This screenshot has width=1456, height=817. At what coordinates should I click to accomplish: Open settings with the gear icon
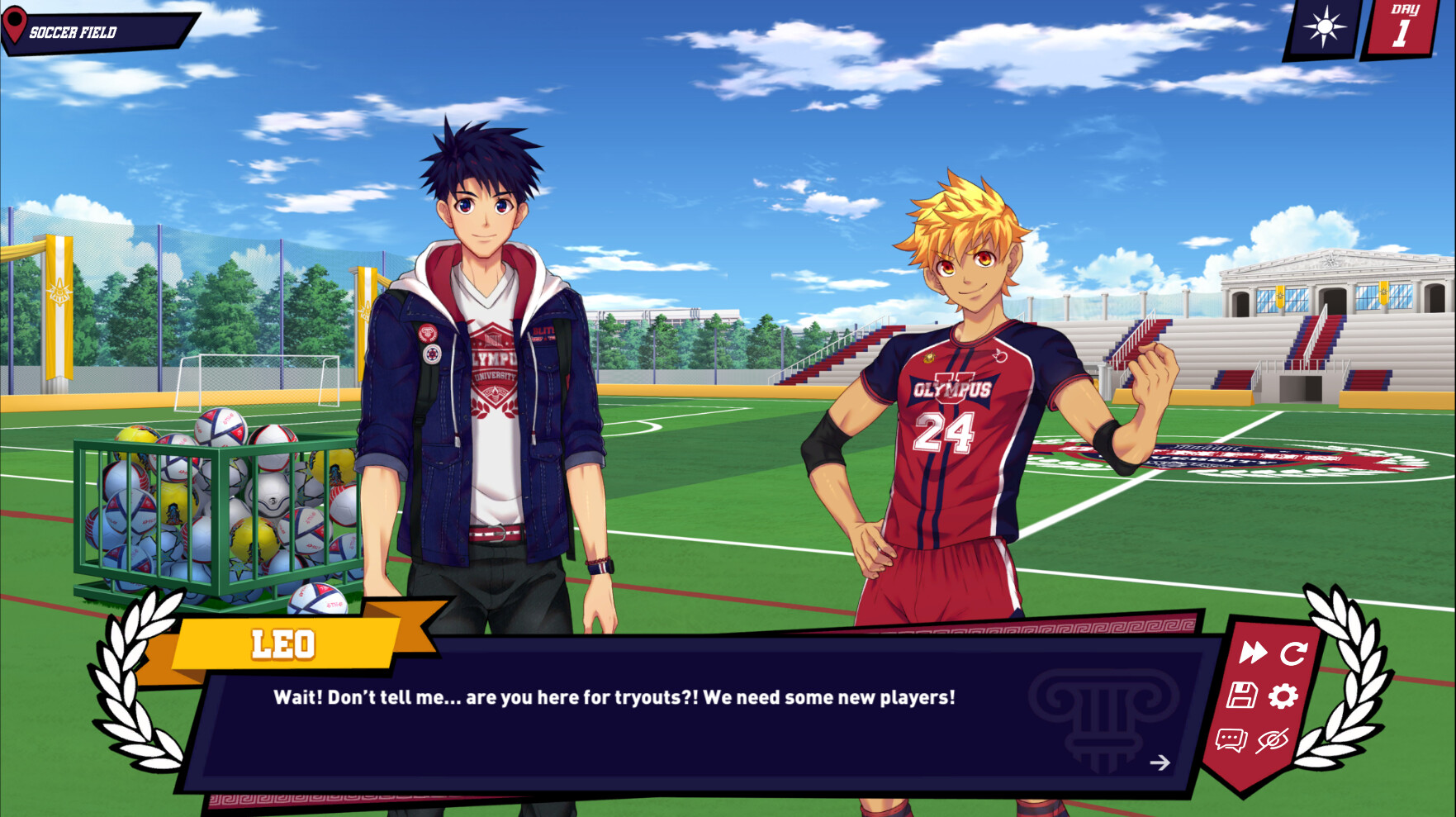(x=1283, y=696)
